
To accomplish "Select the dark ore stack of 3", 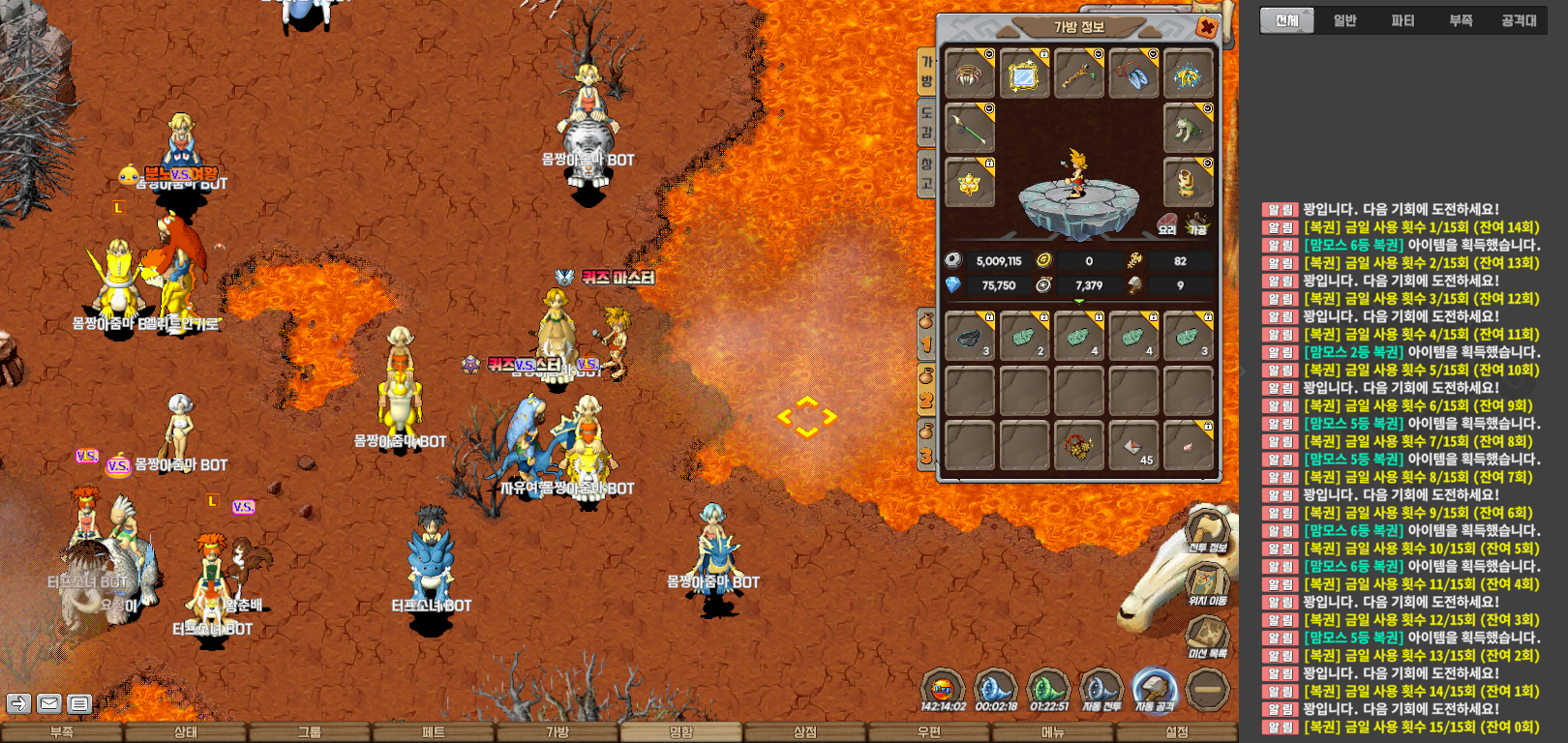I will [969, 337].
